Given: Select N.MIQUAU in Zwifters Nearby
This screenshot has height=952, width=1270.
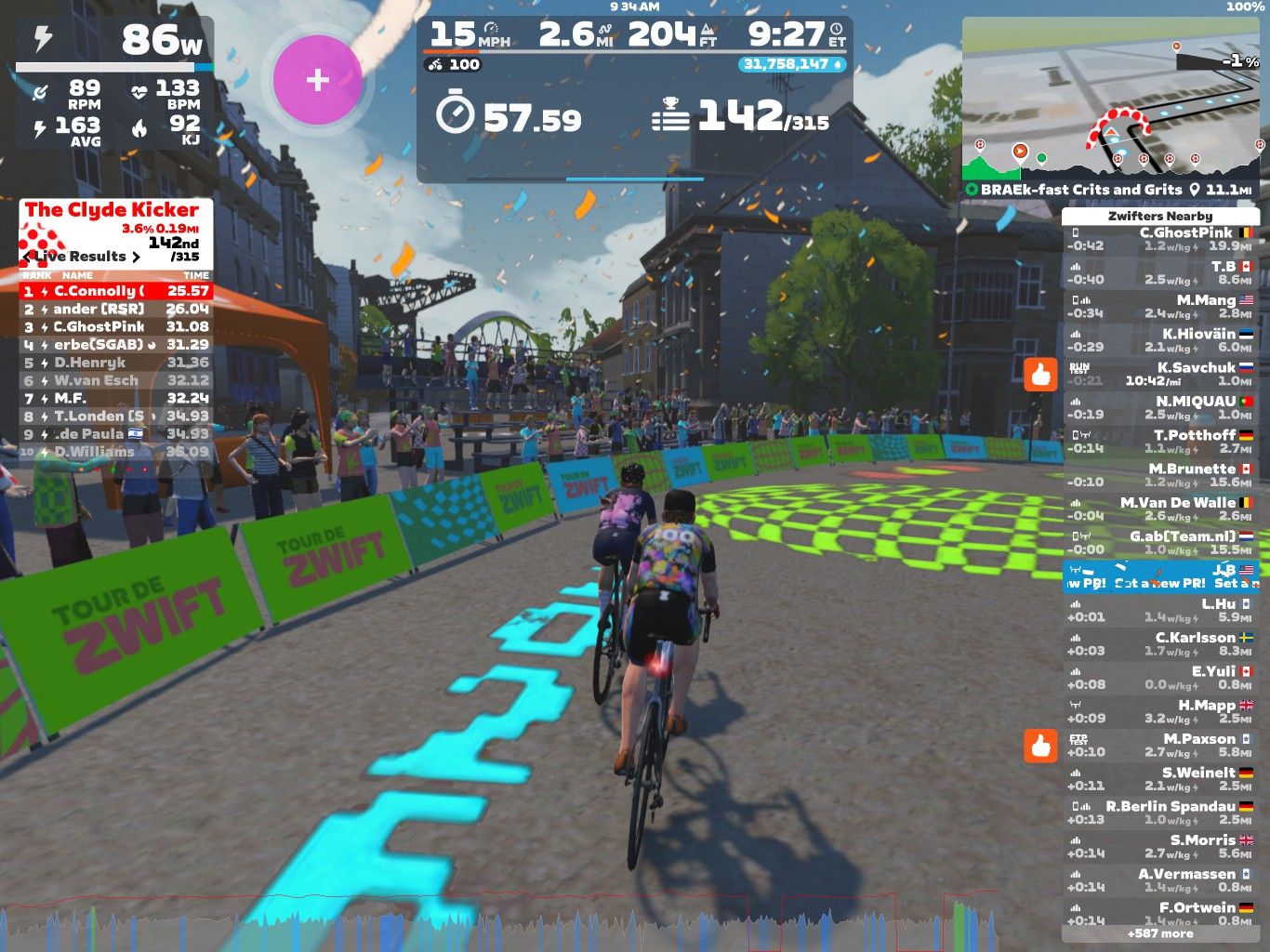Looking at the screenshot, I should pyautogui.click(x=1159, y=407).
